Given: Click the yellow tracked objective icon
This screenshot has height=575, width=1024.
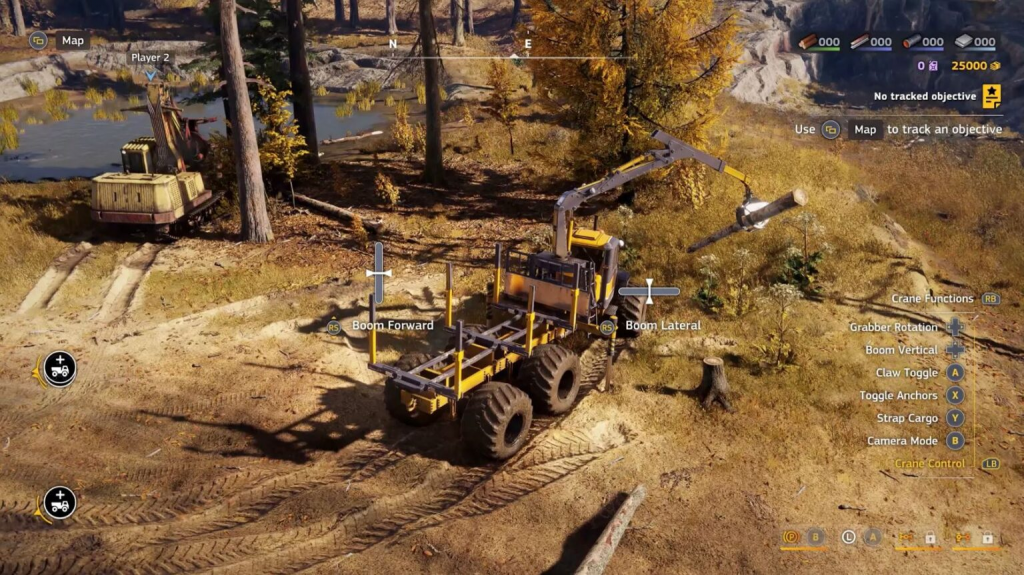Looking at the screenshot, I should (x=991, y=96).
